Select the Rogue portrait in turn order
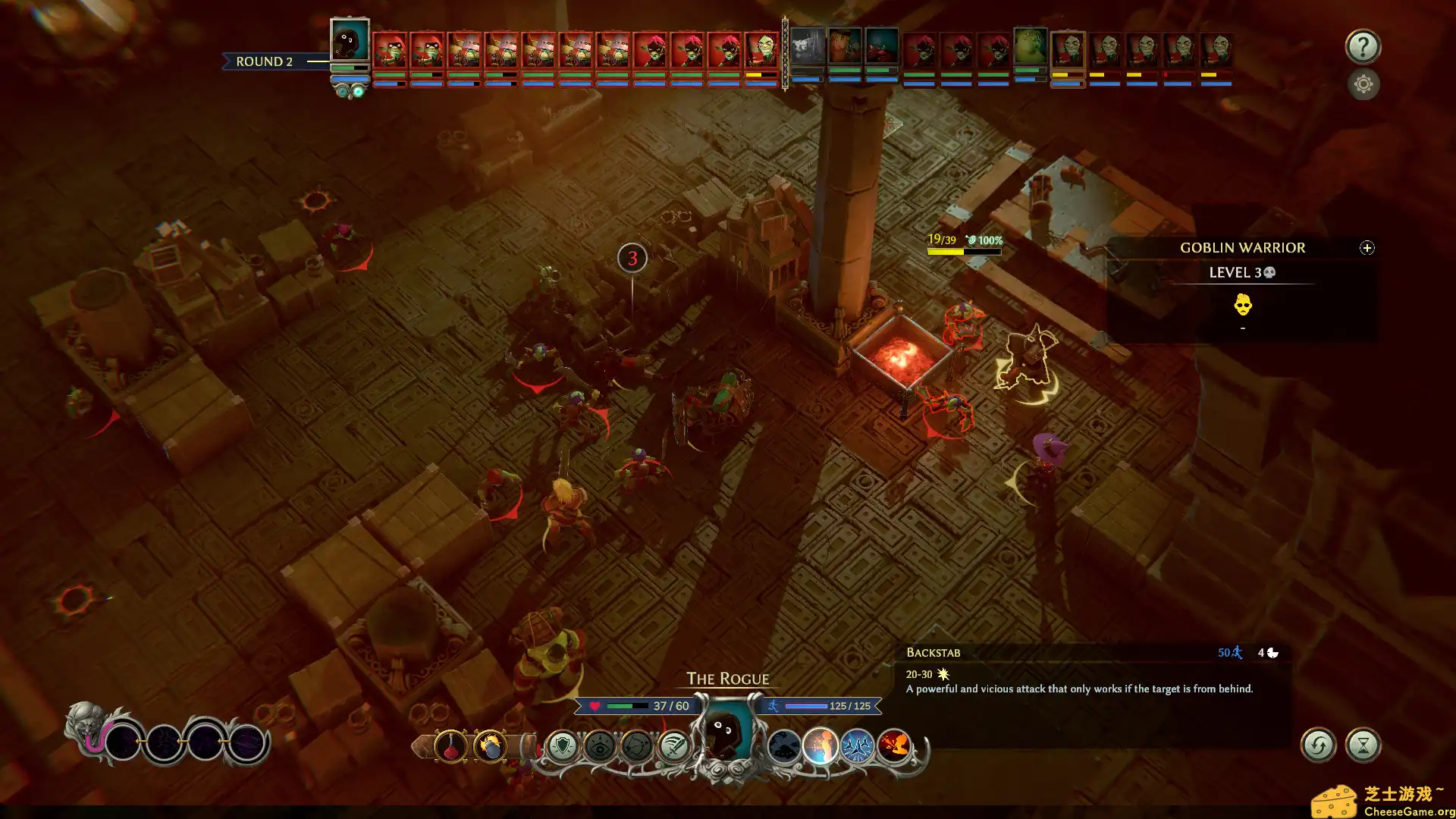 350,42
